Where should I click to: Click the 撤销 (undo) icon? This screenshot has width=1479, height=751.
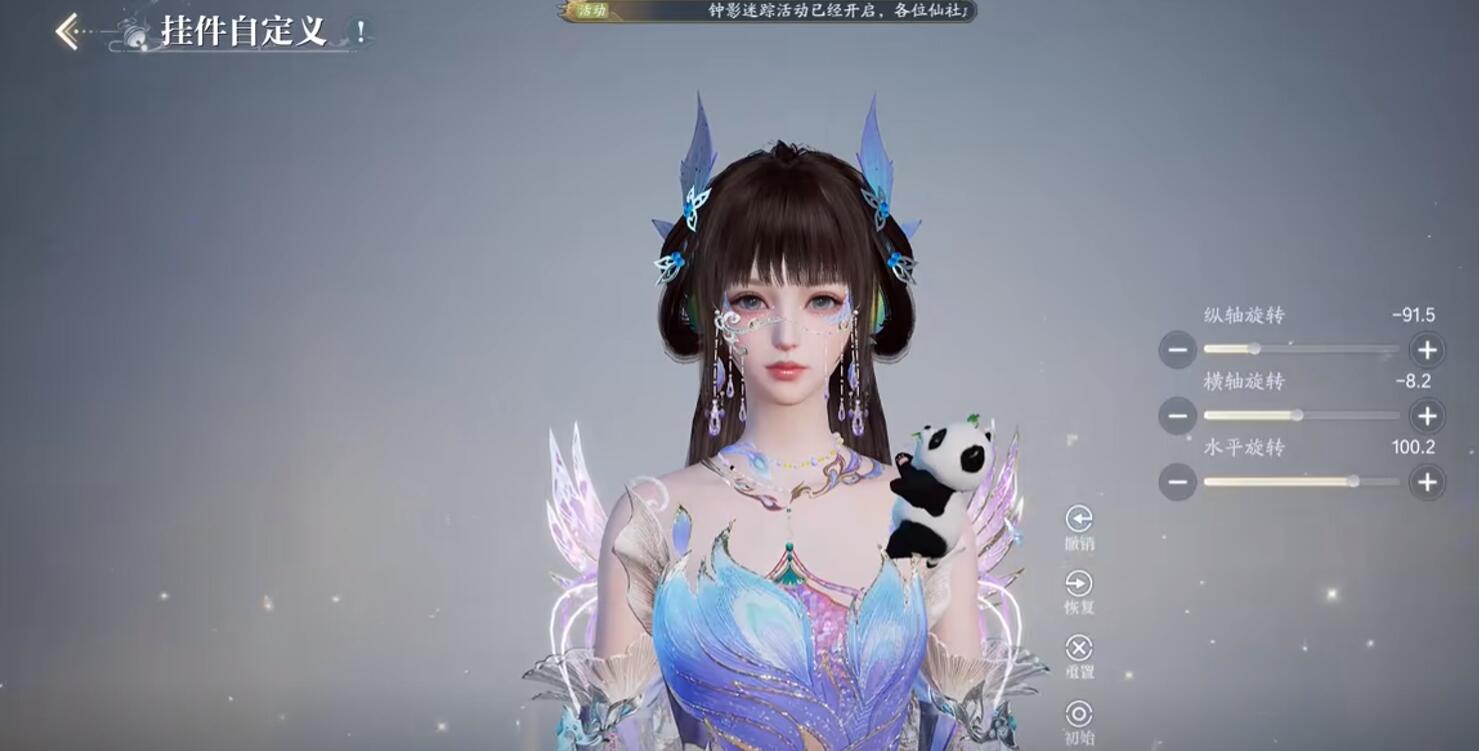[1077, 518]
